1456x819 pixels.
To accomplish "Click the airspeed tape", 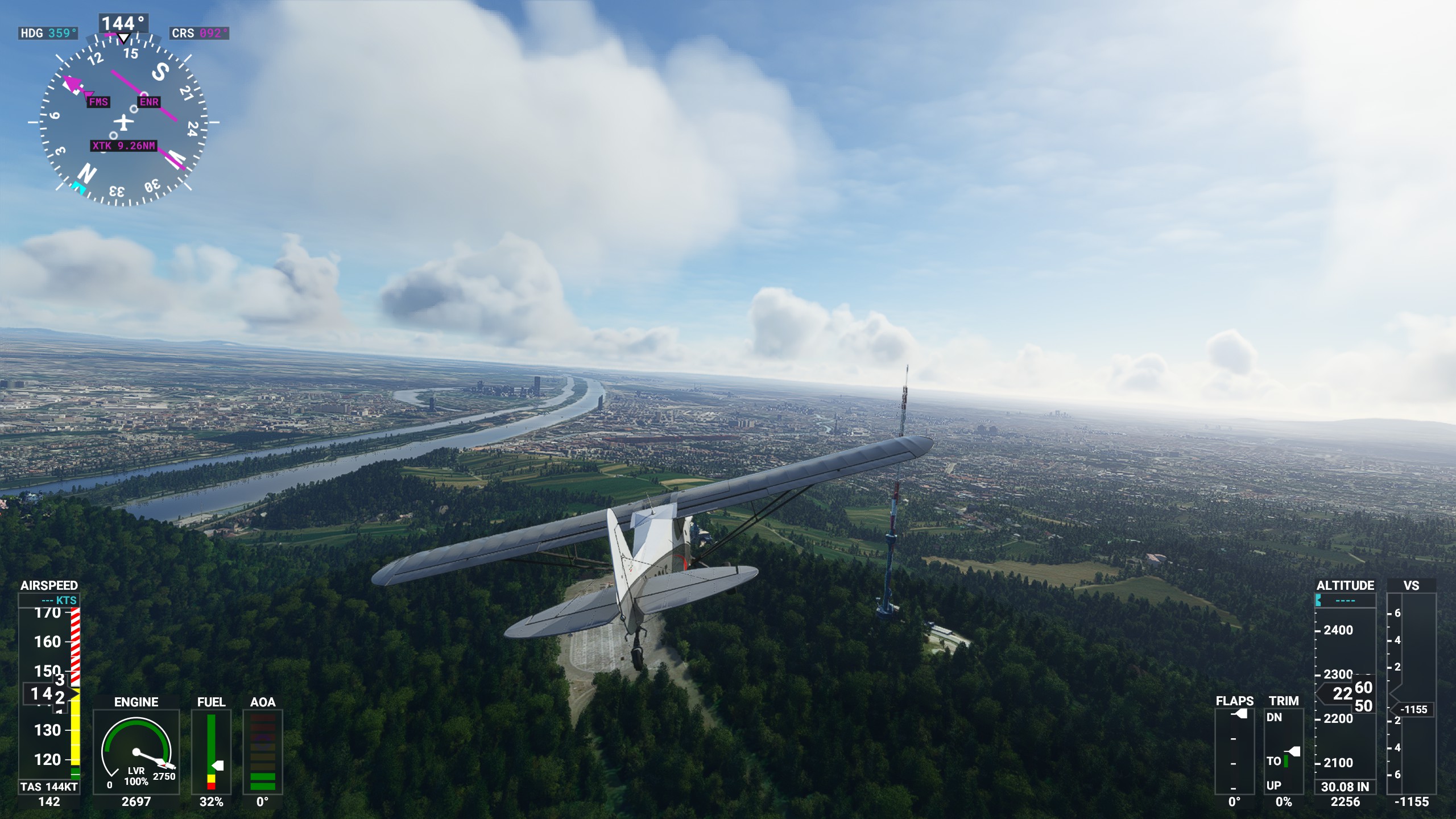I will point(49,693).
